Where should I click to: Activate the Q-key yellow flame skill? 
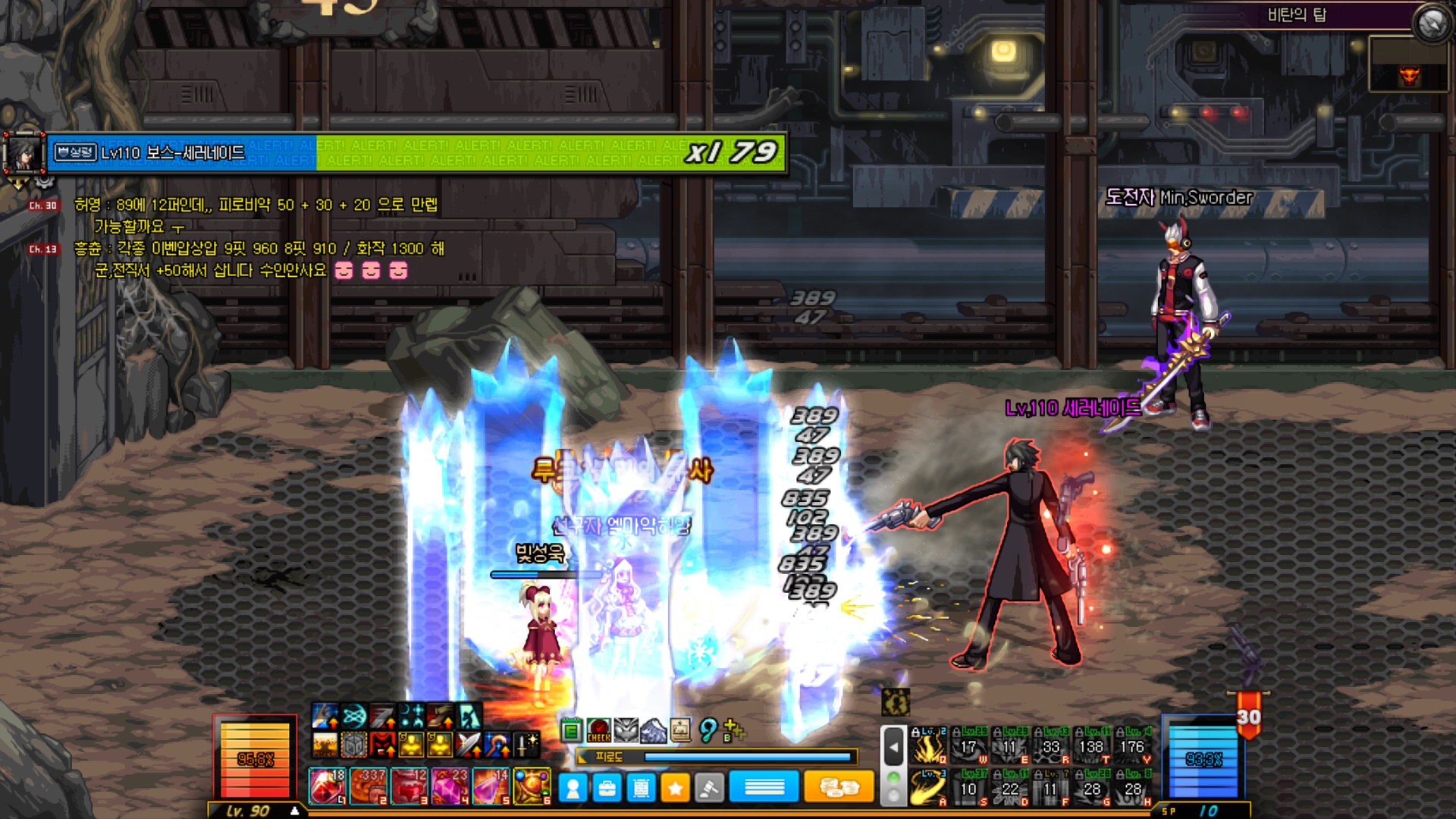click(x=929, y=747)
